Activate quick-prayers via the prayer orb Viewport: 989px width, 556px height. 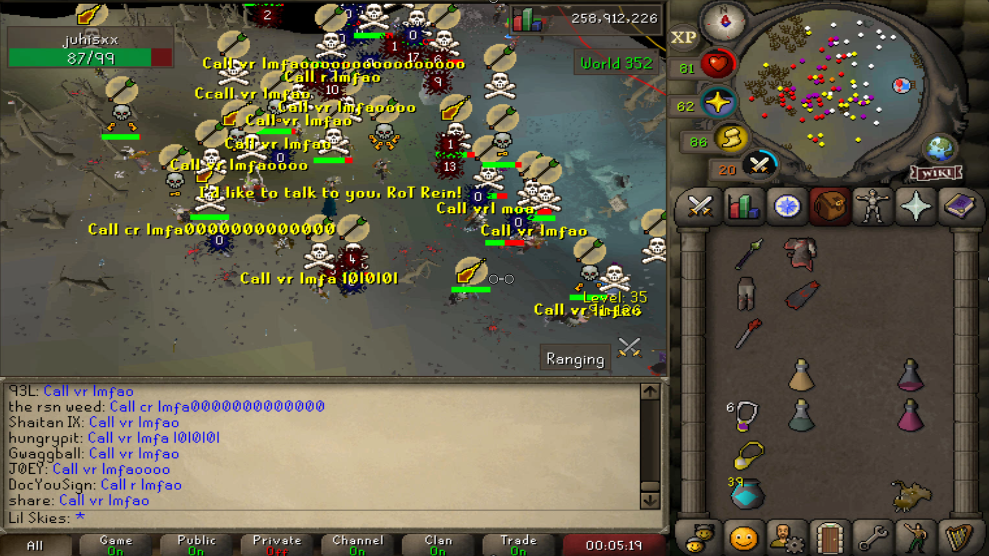click(718, 104)
